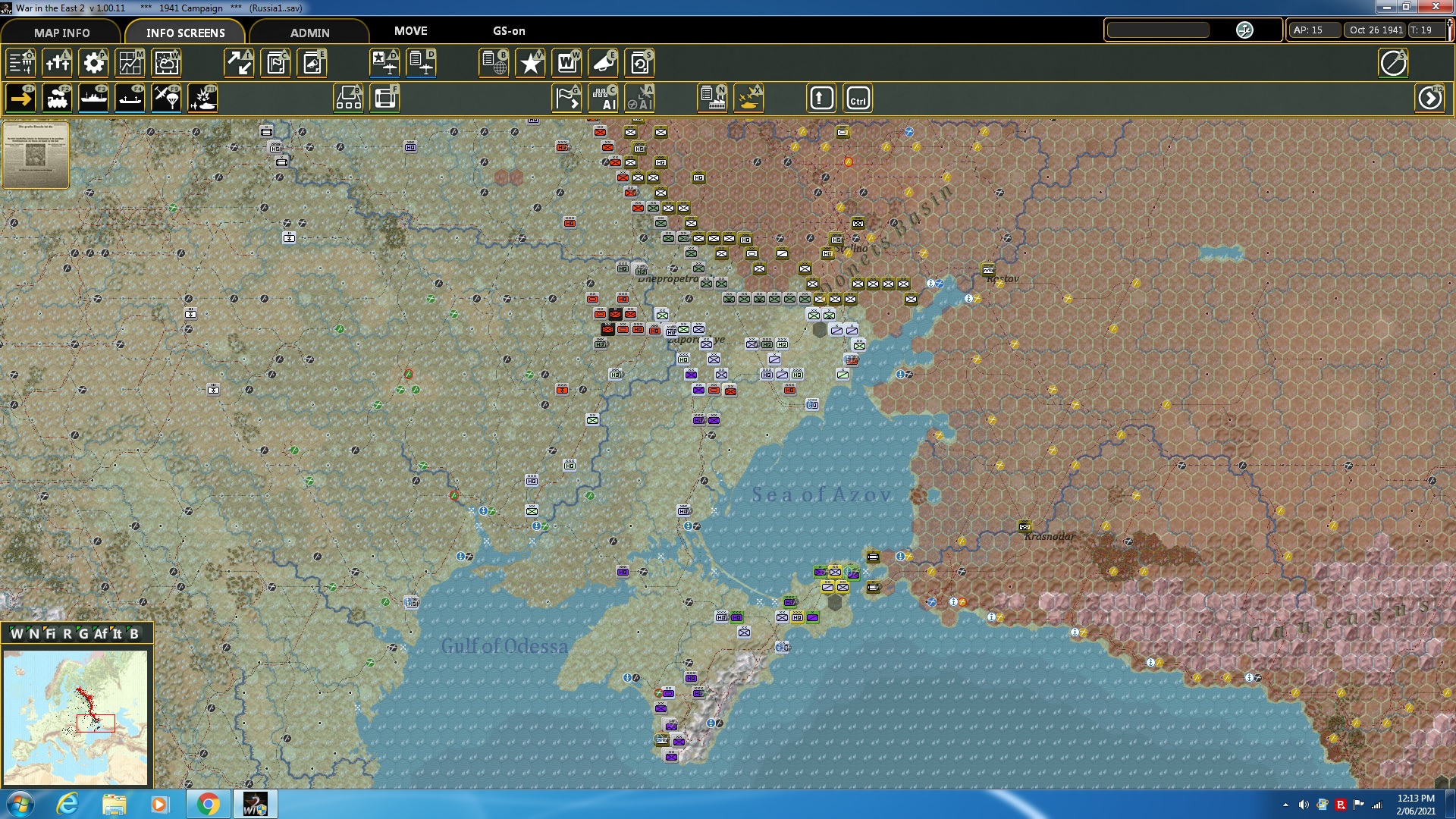This screenshot has height=819, width=1456.
Task: Open the Victory screen star icon
Action: coord(529,64)
